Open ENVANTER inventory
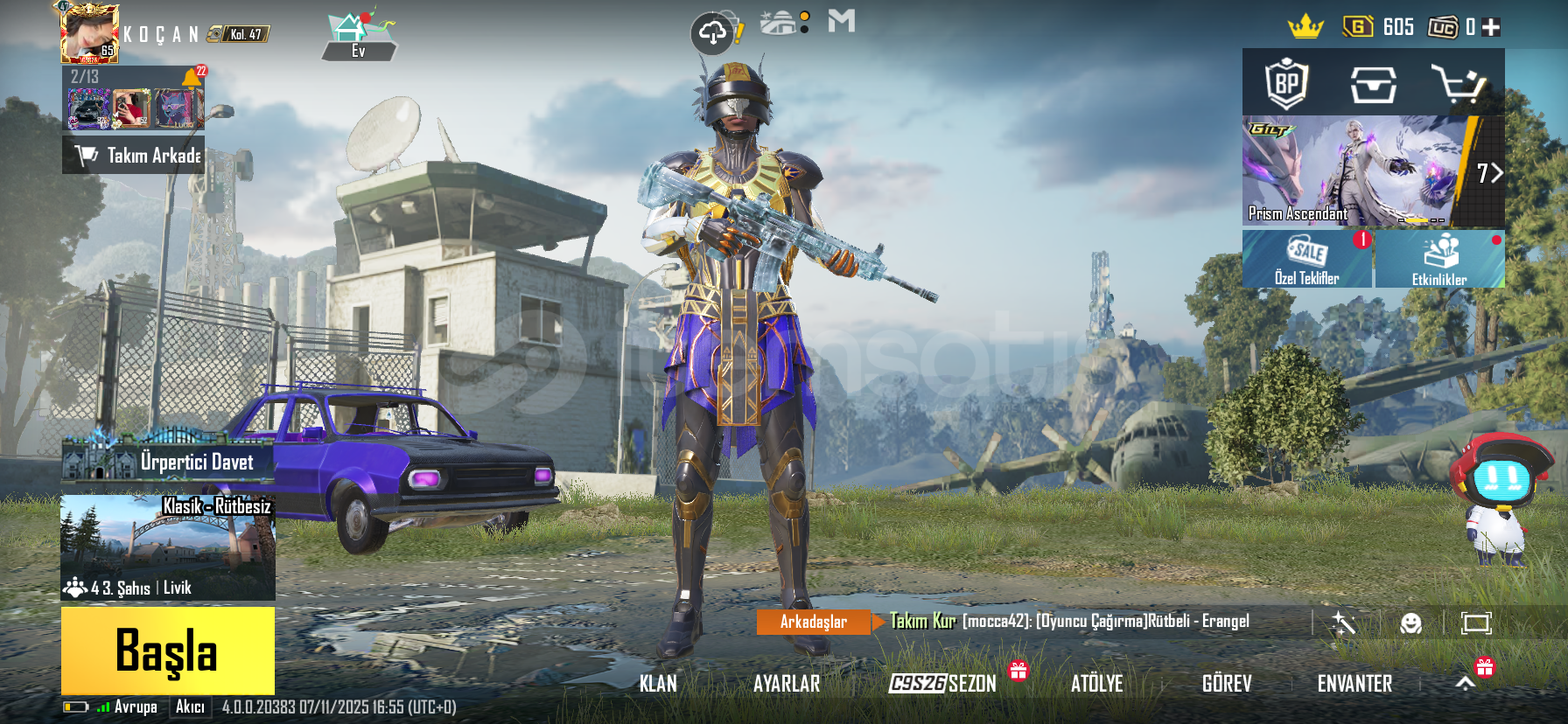 pyautogui.click(x=1354, y=684)
